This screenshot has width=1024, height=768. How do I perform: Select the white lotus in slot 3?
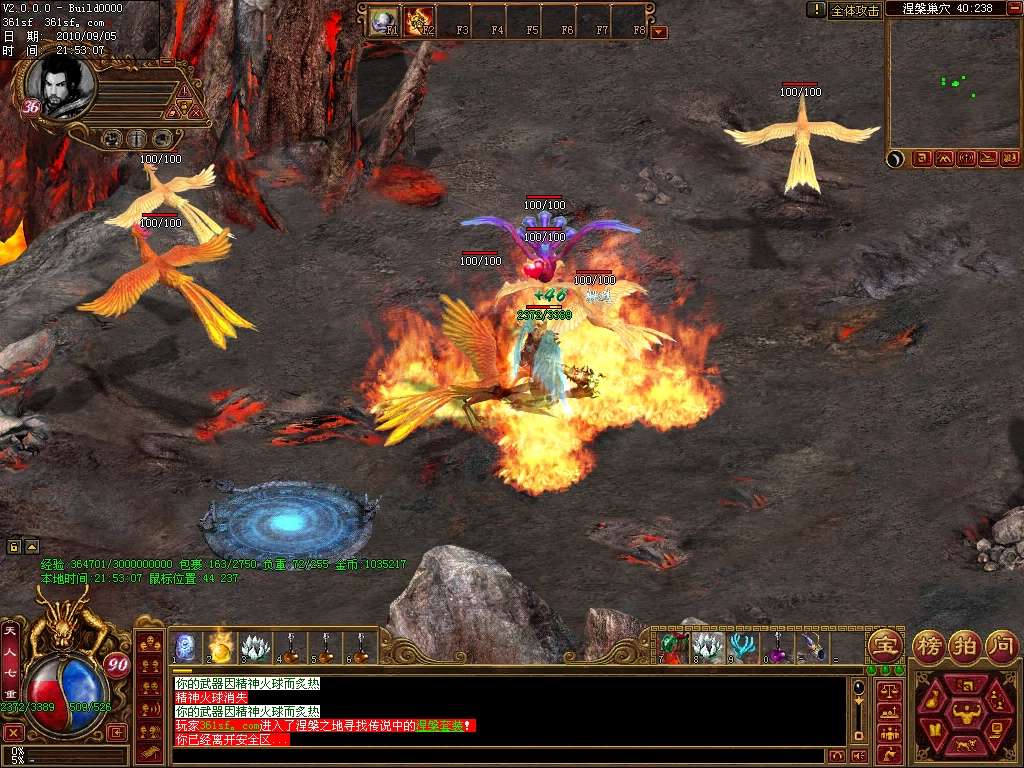point(256,648)
